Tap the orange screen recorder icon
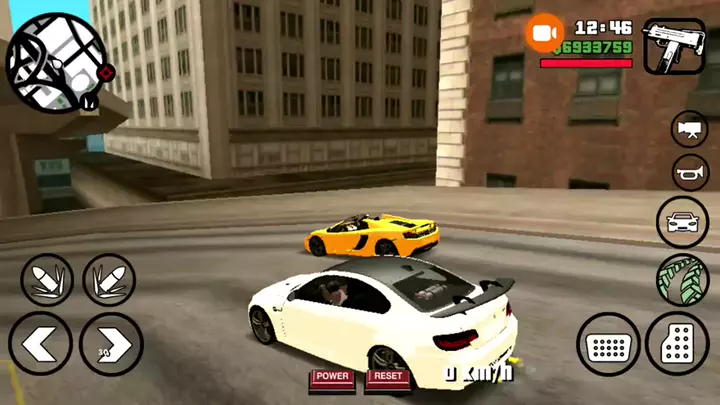The width and height of the screenshot is (720, 405). (545, 34)
